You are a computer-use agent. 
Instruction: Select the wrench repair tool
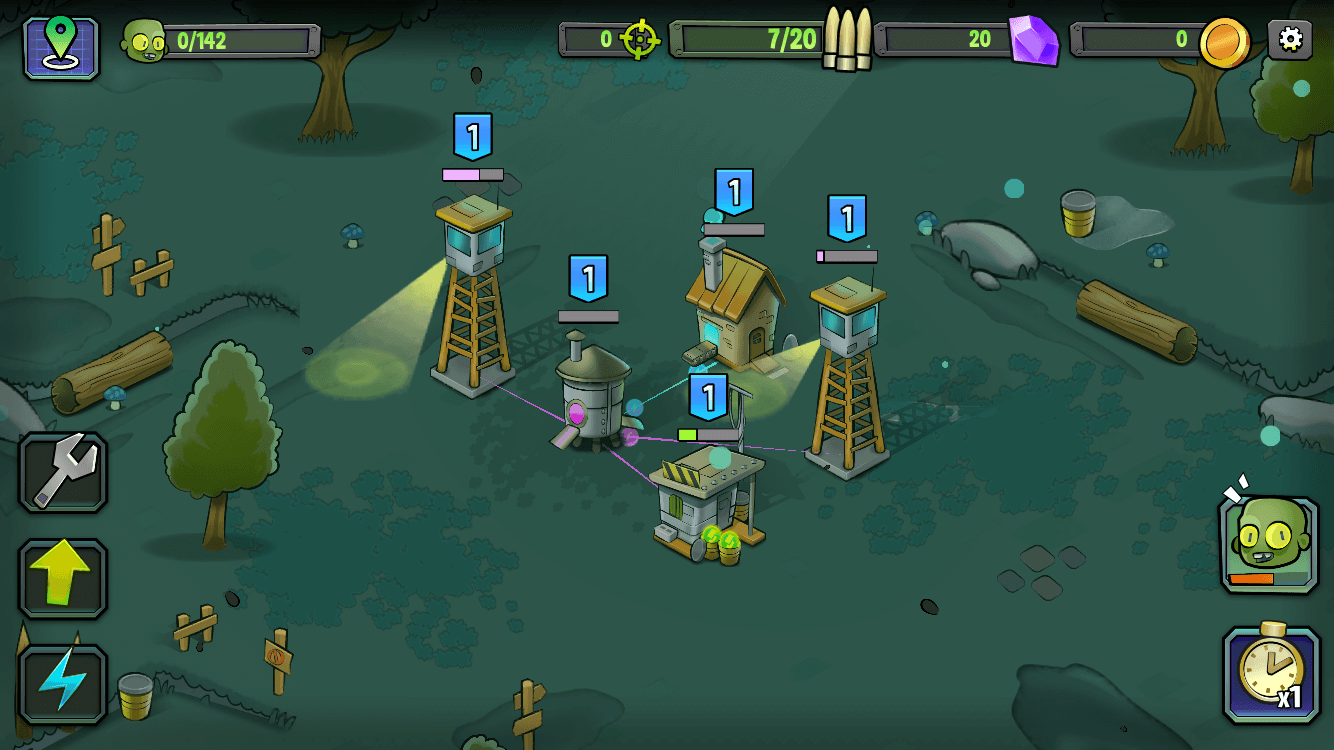[x=63, y=472]
